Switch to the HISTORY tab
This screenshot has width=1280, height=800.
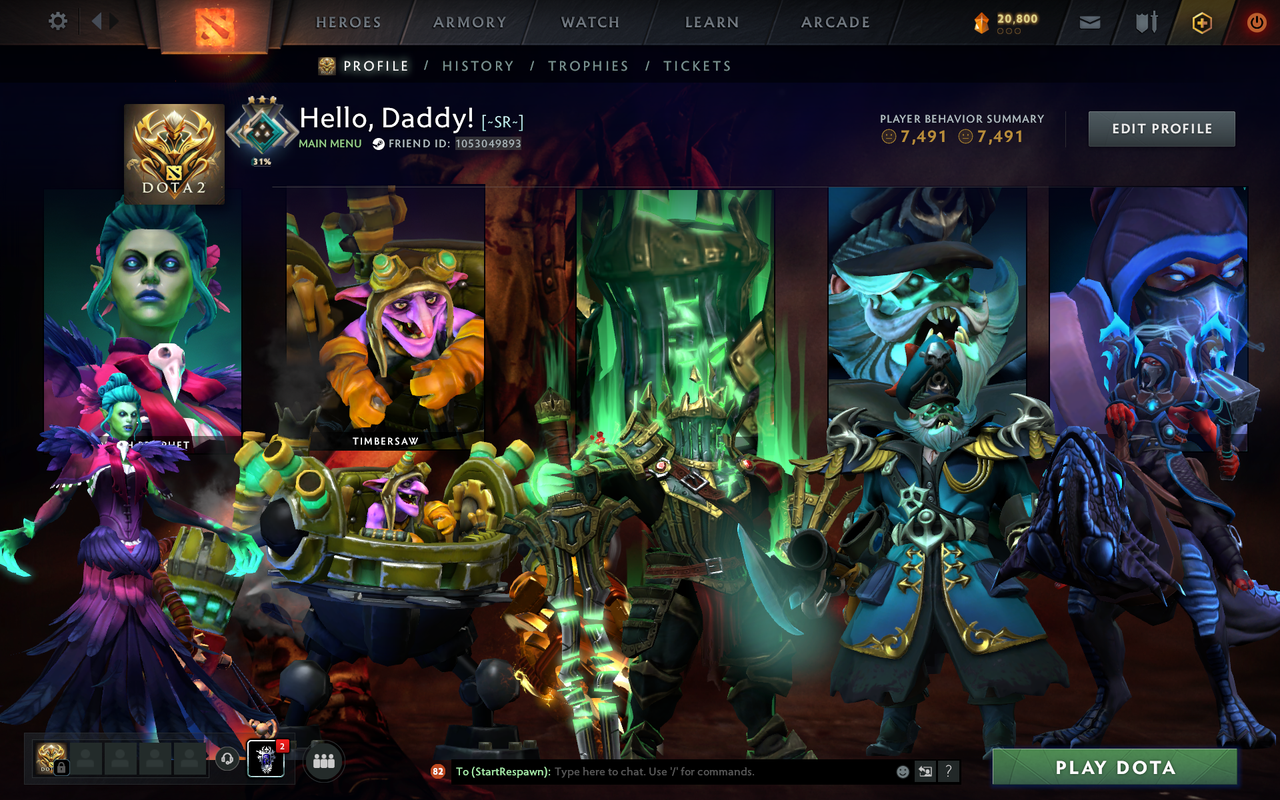(x=478, y=65)
